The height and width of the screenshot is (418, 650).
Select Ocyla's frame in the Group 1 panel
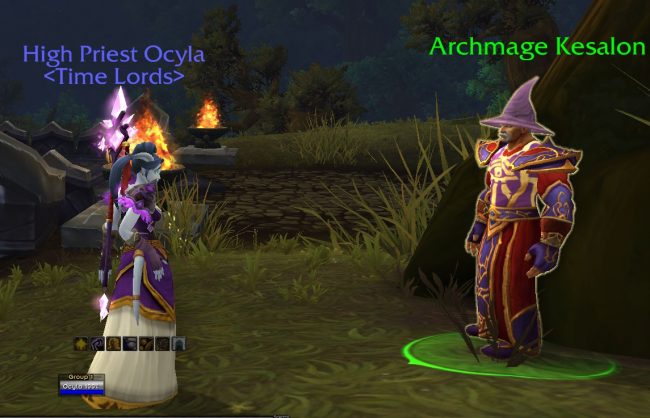82,388
